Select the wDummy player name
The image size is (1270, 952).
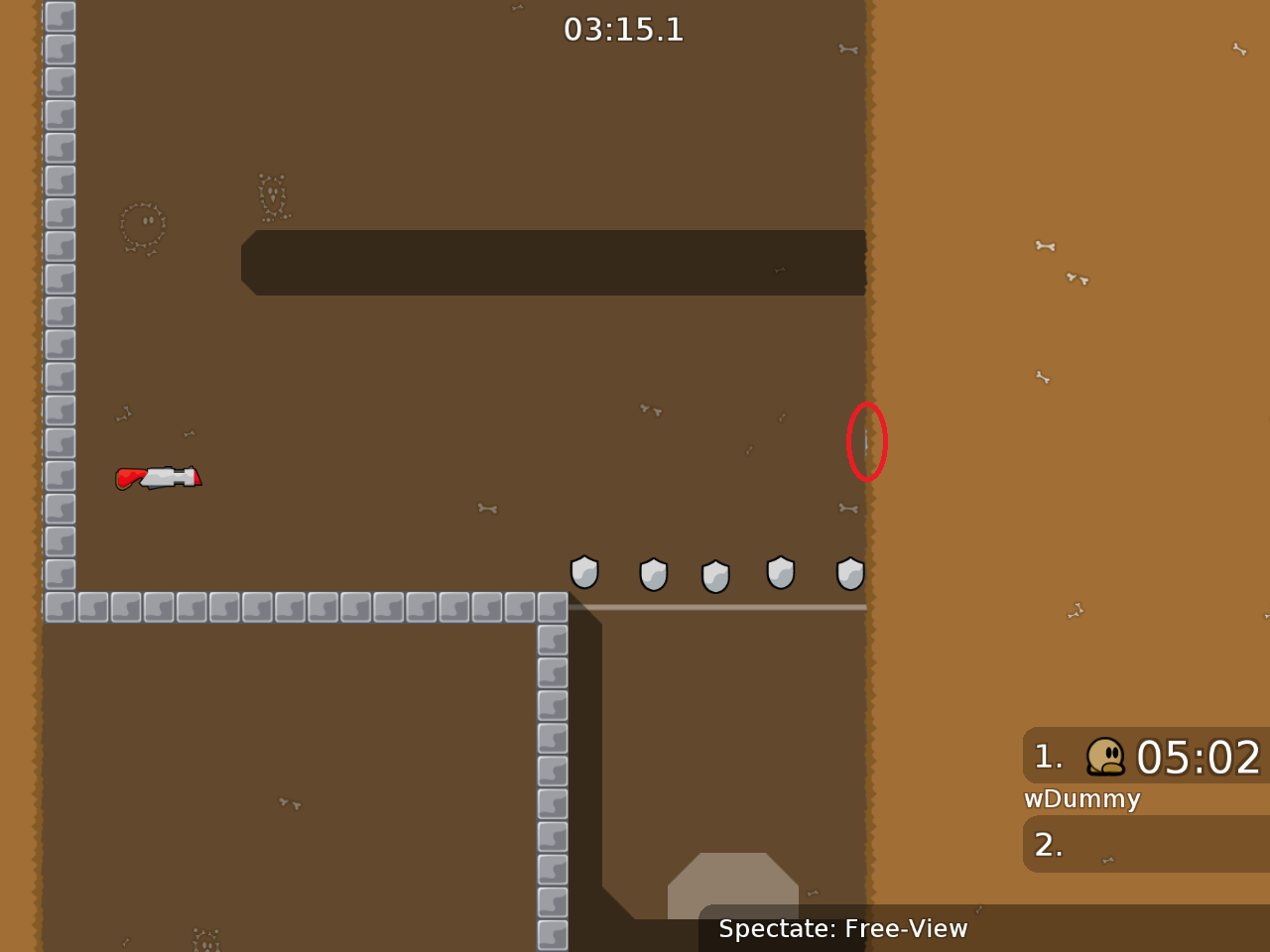point(1082,798)
